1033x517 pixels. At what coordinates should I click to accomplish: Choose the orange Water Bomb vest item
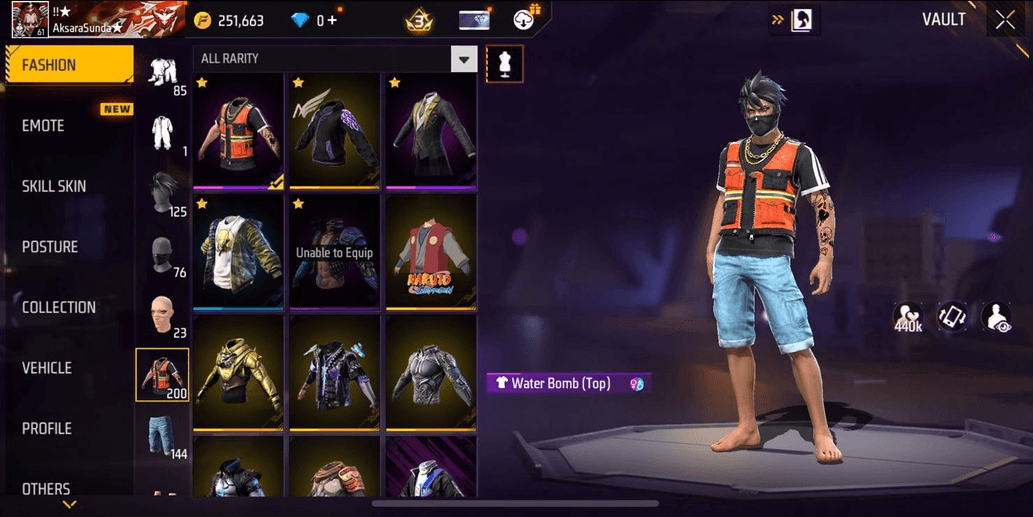pos(236,131)
